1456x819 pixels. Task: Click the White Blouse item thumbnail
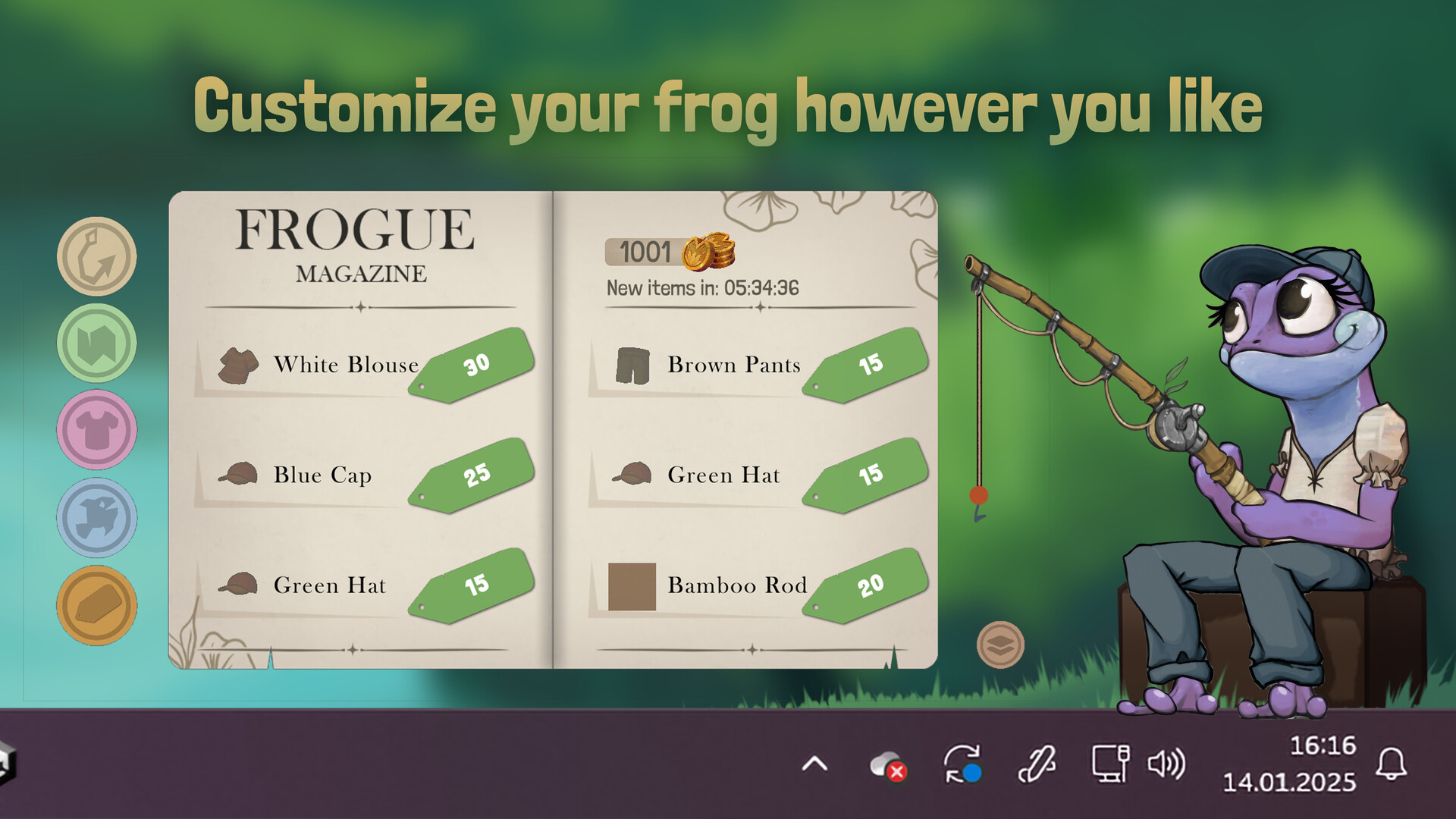pyautogui.click(x=237, y=366)
